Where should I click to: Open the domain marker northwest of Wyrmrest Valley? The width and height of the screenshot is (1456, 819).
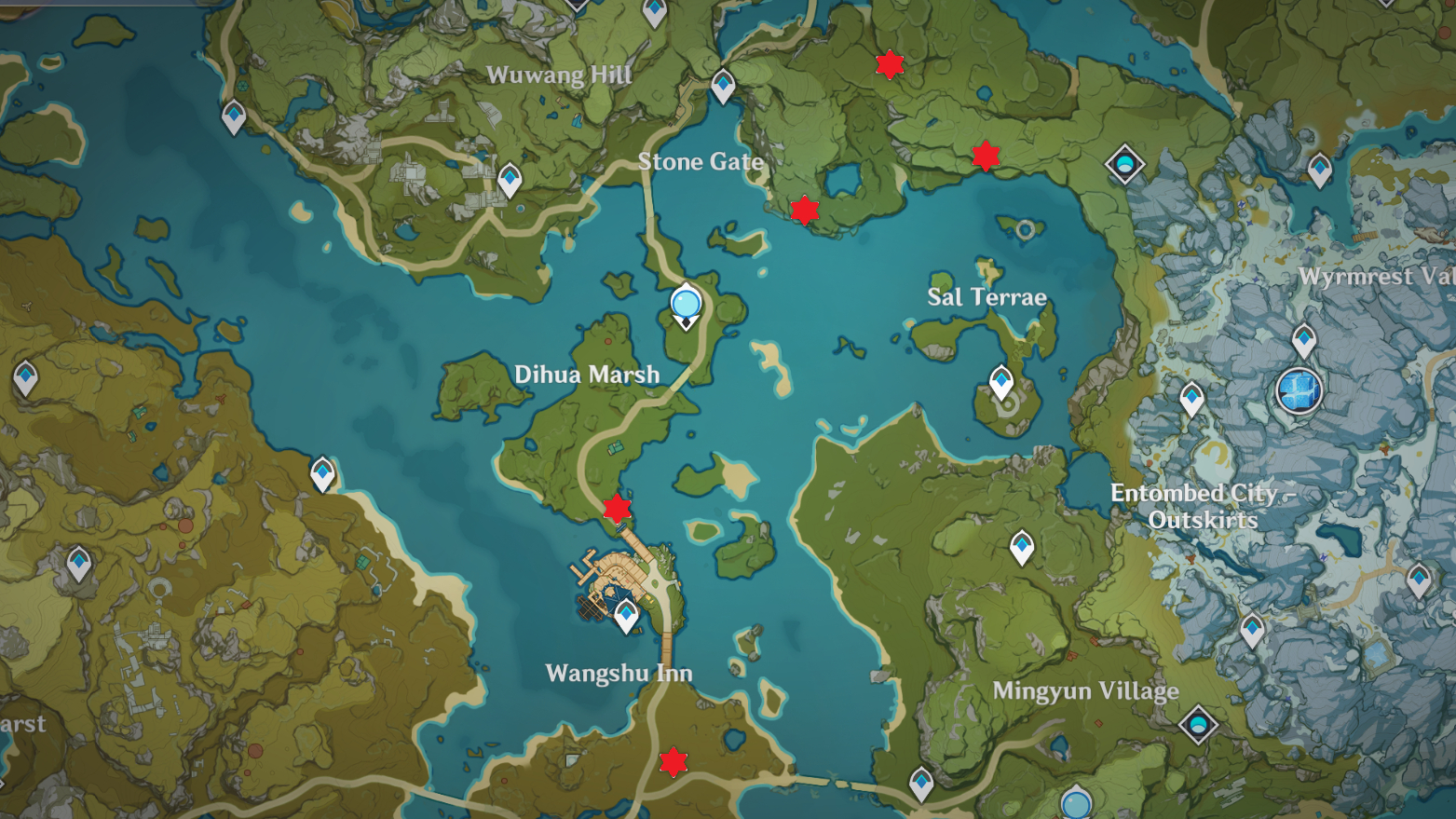pos(1124,165)
